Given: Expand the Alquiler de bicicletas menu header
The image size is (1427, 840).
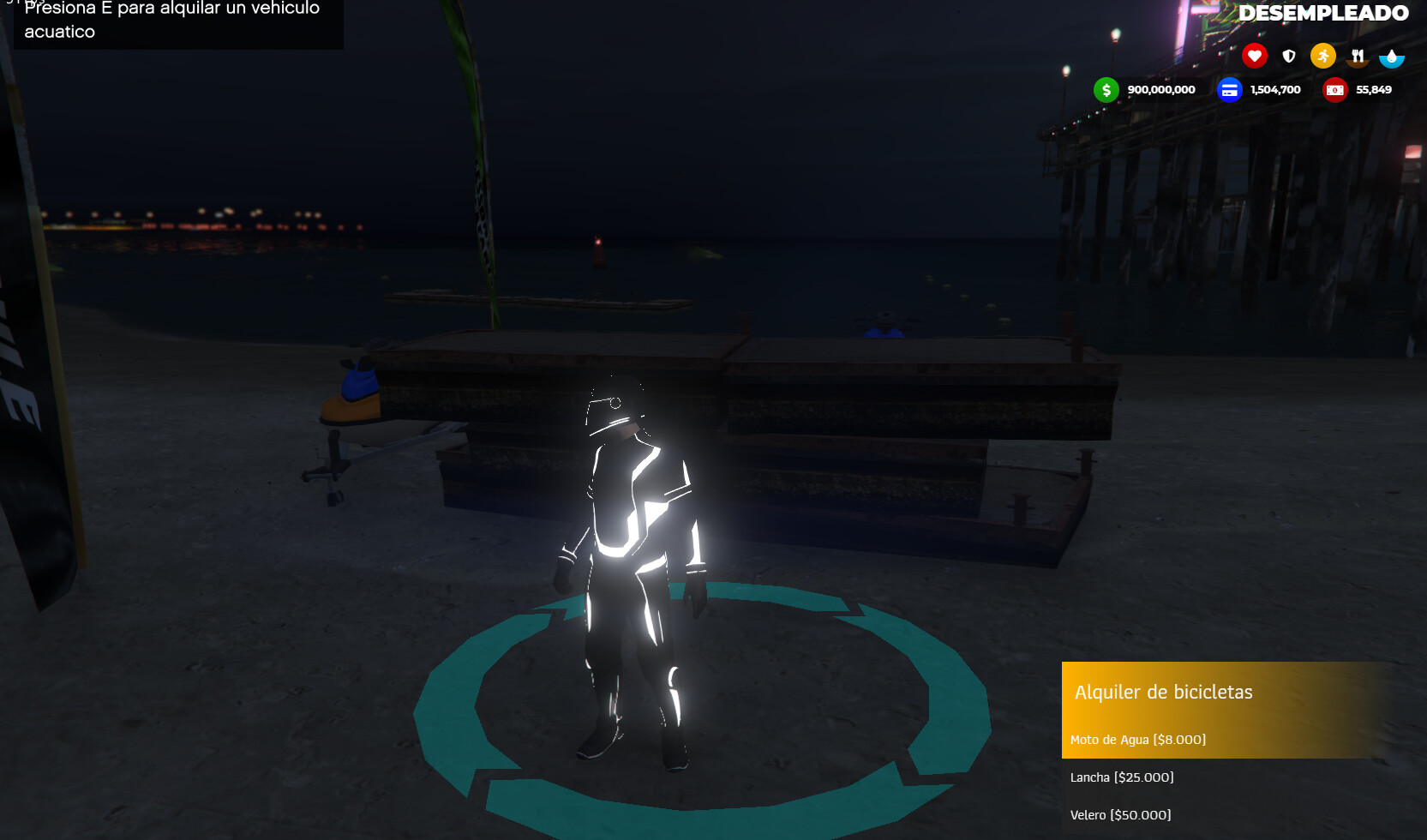Looking at the screenshot, I should click(1165, 693).
